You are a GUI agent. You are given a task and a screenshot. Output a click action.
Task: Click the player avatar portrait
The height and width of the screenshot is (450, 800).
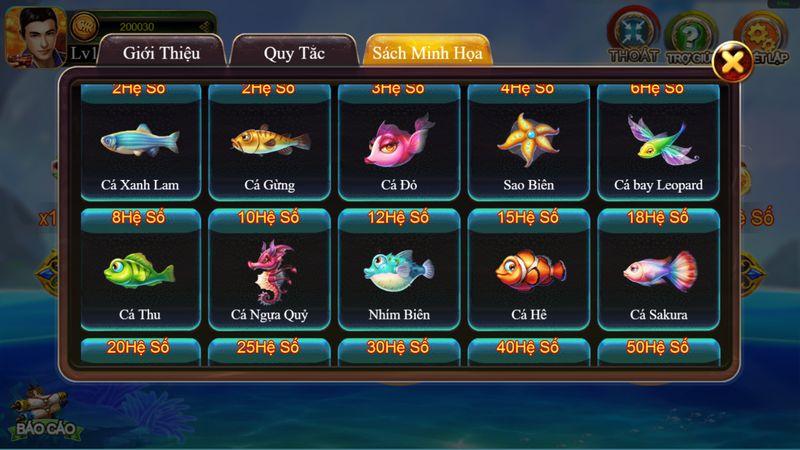tap(35, 35)
